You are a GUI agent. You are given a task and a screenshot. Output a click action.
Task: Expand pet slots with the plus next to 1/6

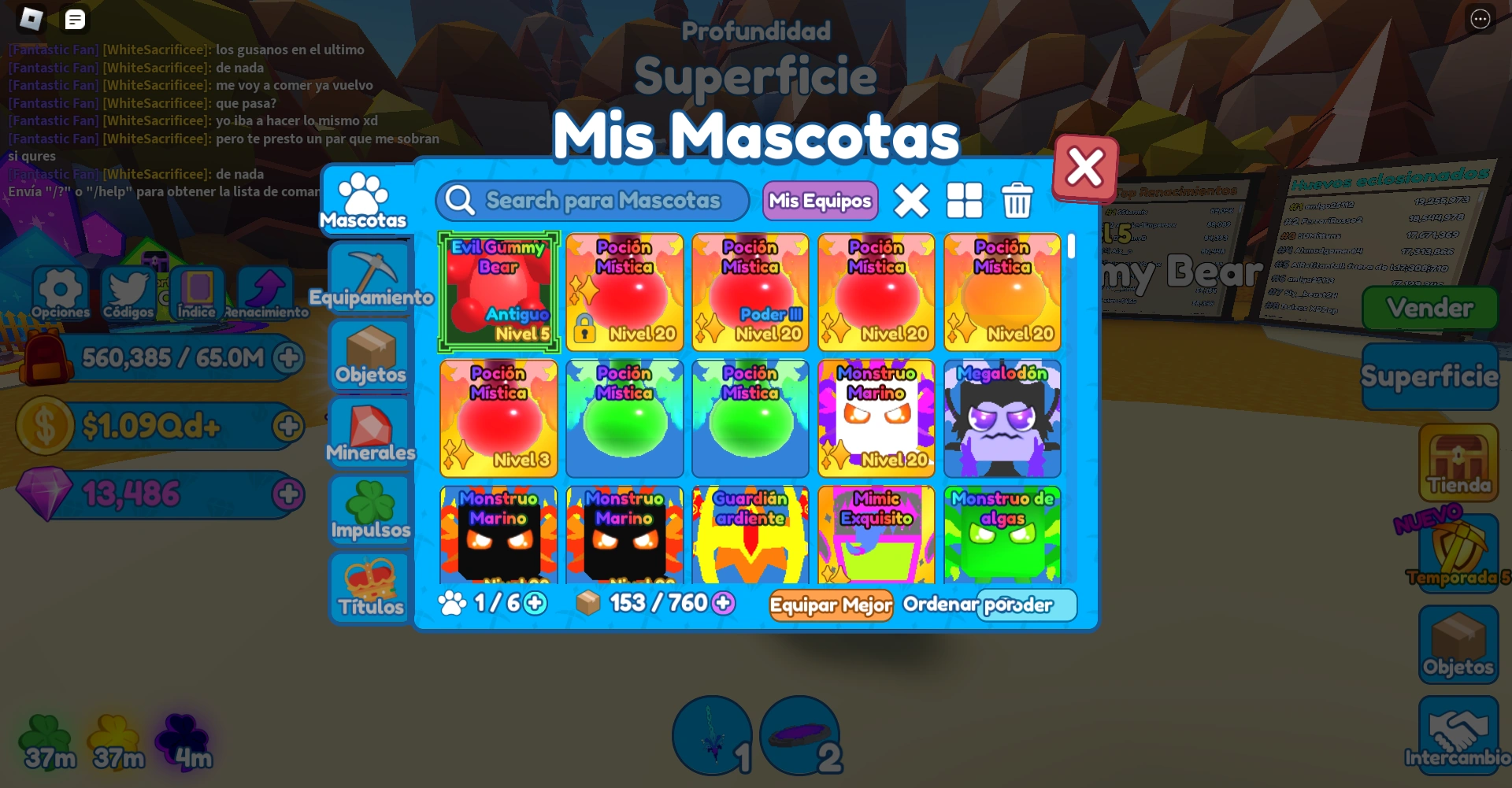click(x=533, y=603)
